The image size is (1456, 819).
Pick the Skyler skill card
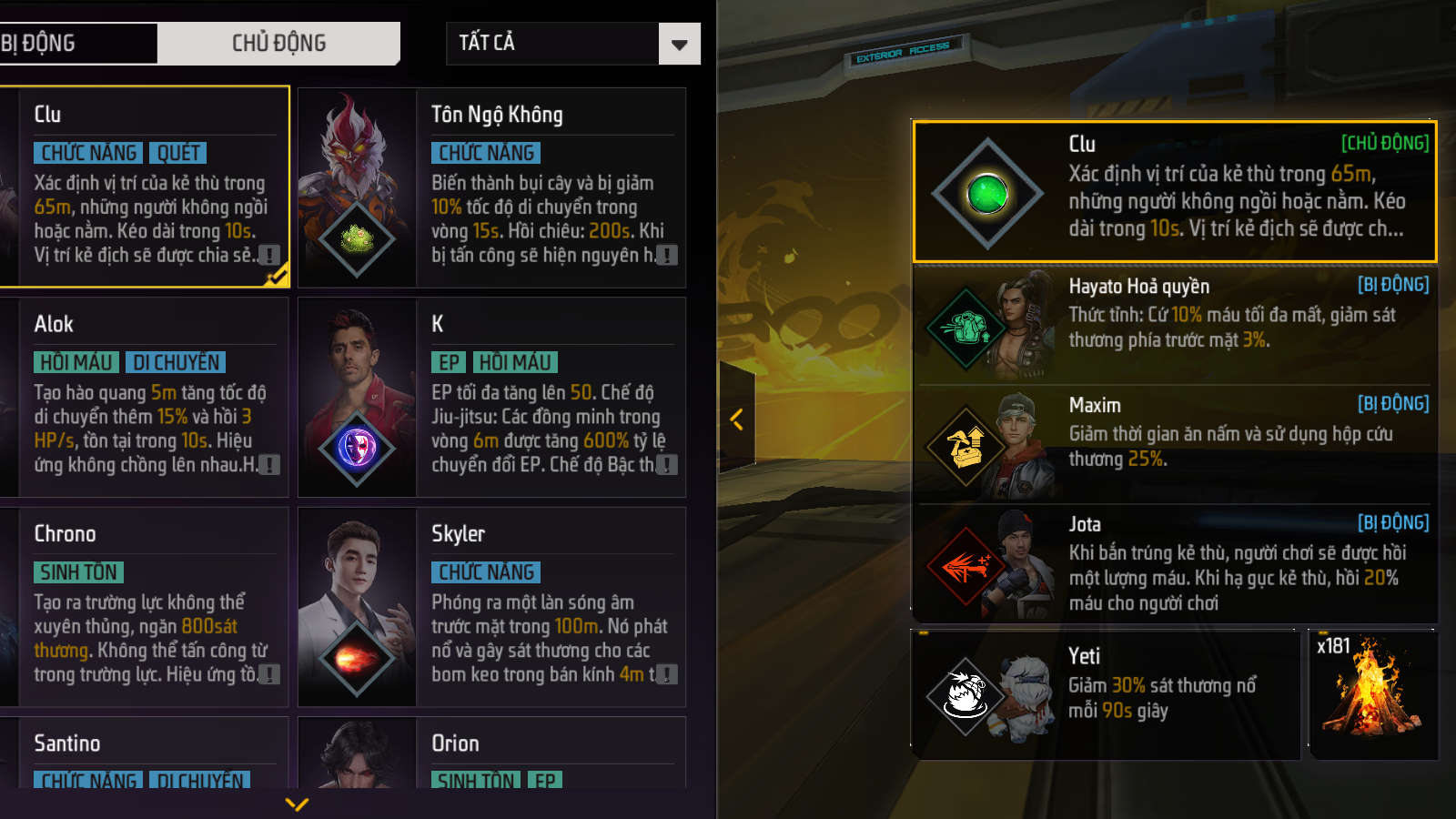(x=492, y=606)
